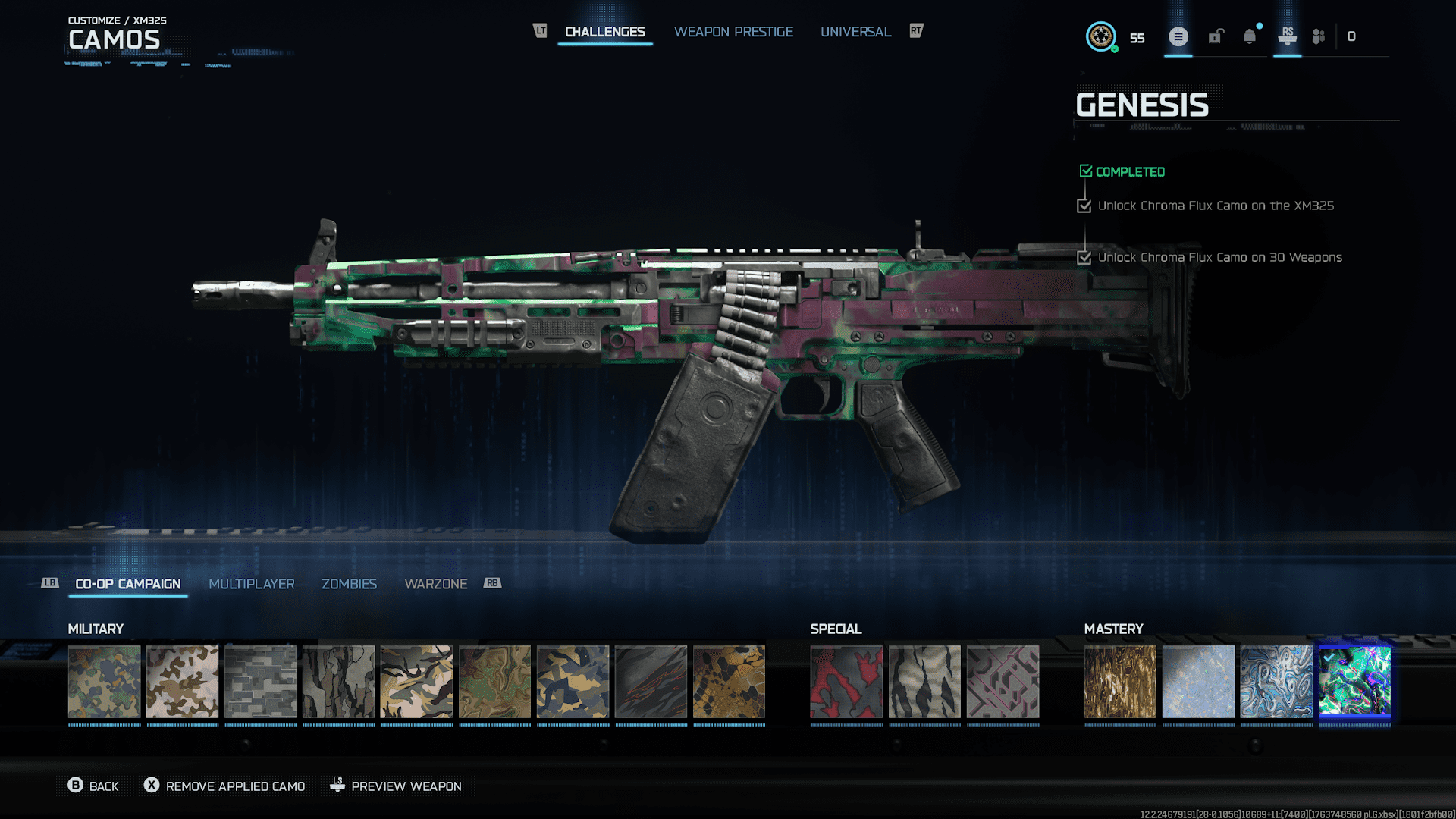Open the Warzone camo category
Viewport: 1456px width, 819px height.
tap(435, 584)
